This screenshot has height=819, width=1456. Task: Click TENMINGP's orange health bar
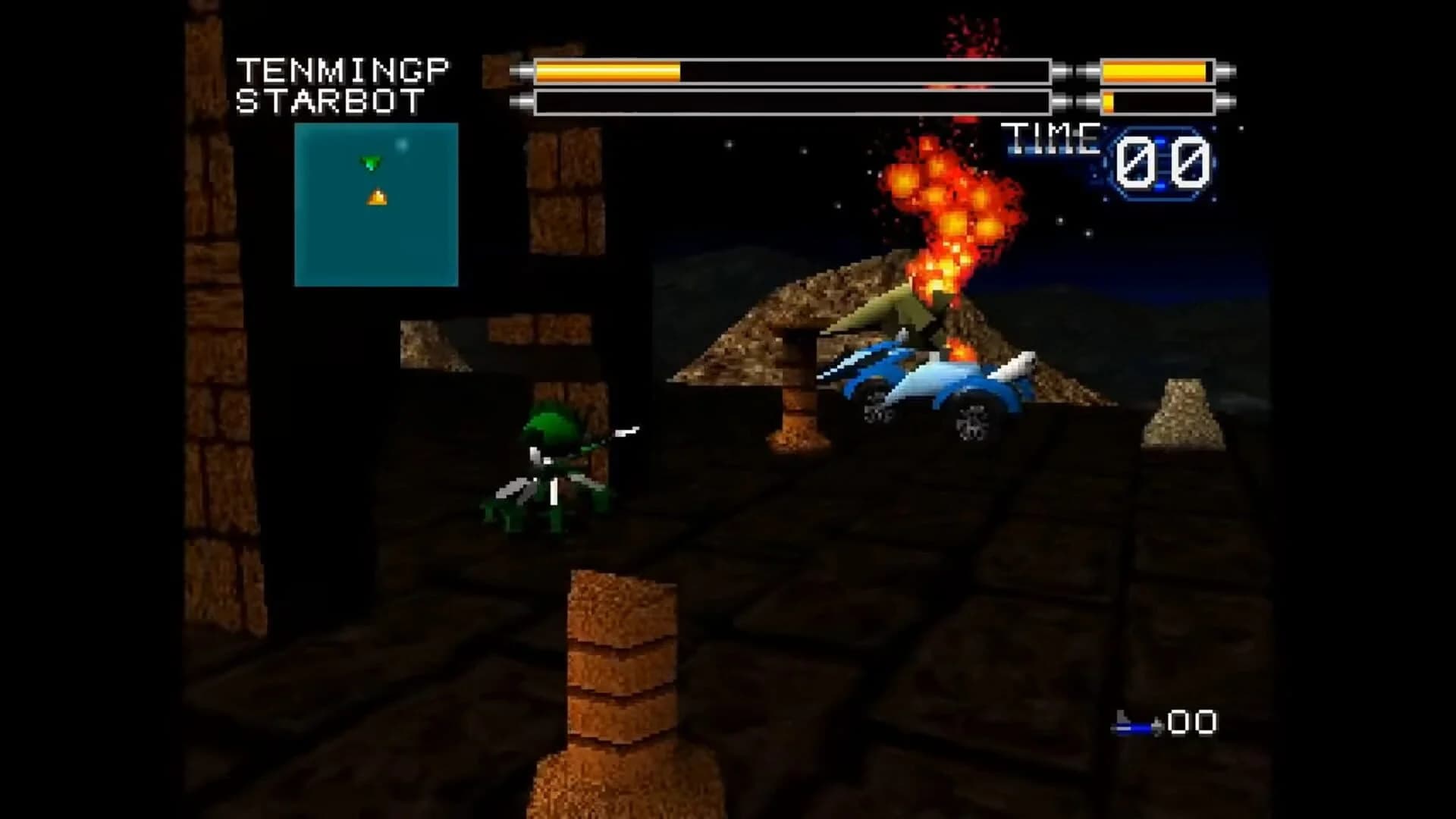[607, 71]
